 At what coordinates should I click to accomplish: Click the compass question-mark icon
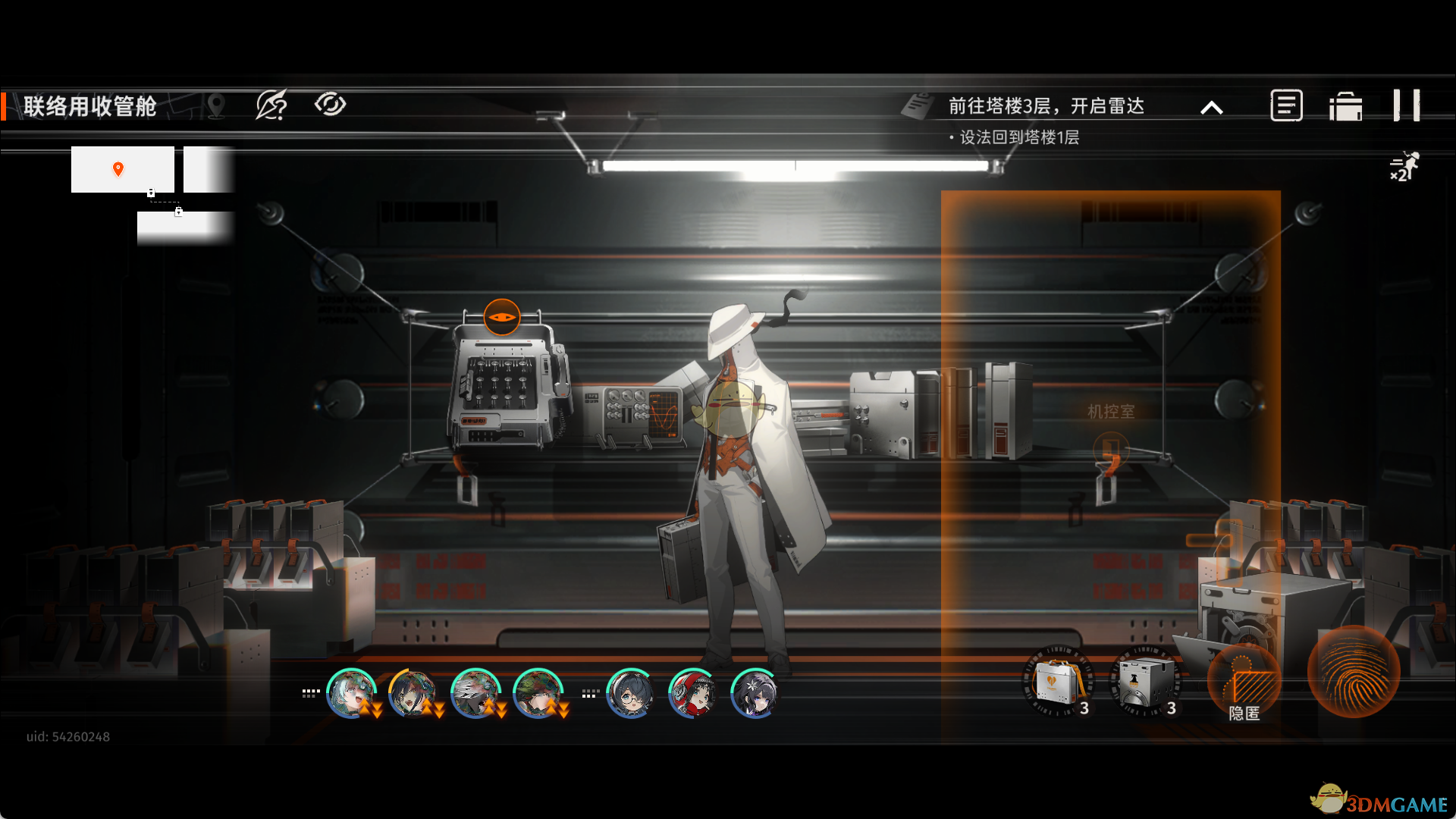point(271,105)
